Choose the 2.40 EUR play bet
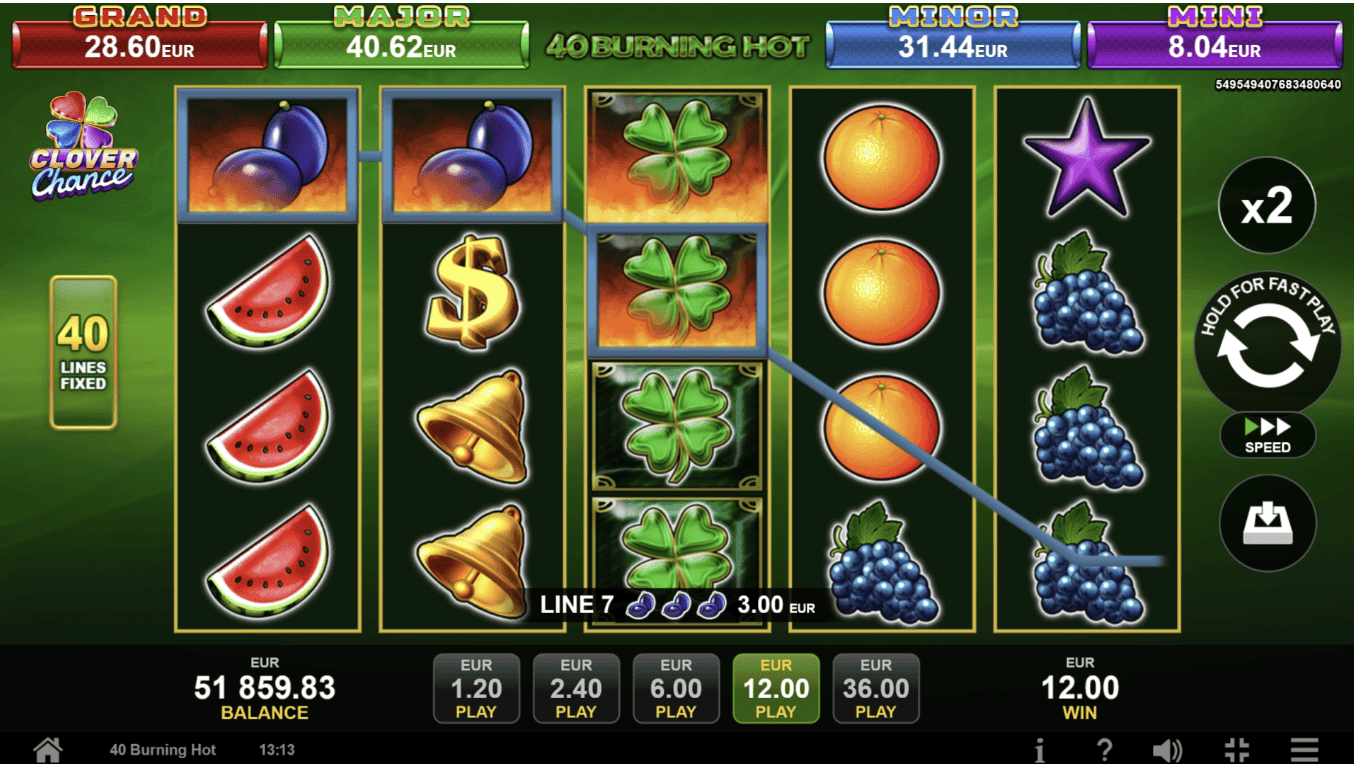 (576, 688)
